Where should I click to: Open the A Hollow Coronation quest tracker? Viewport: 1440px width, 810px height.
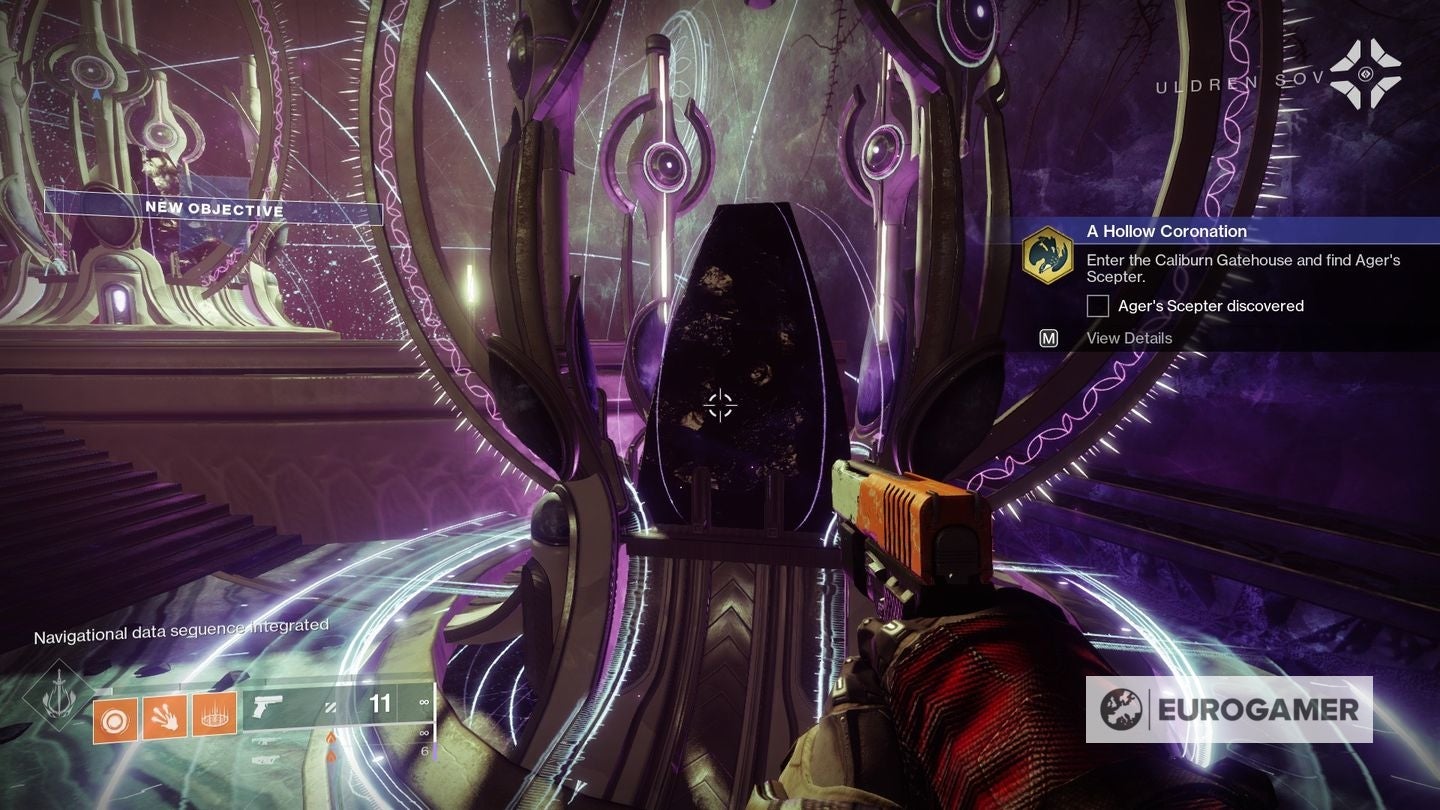pyautogui.click(x=1167, y=231)
